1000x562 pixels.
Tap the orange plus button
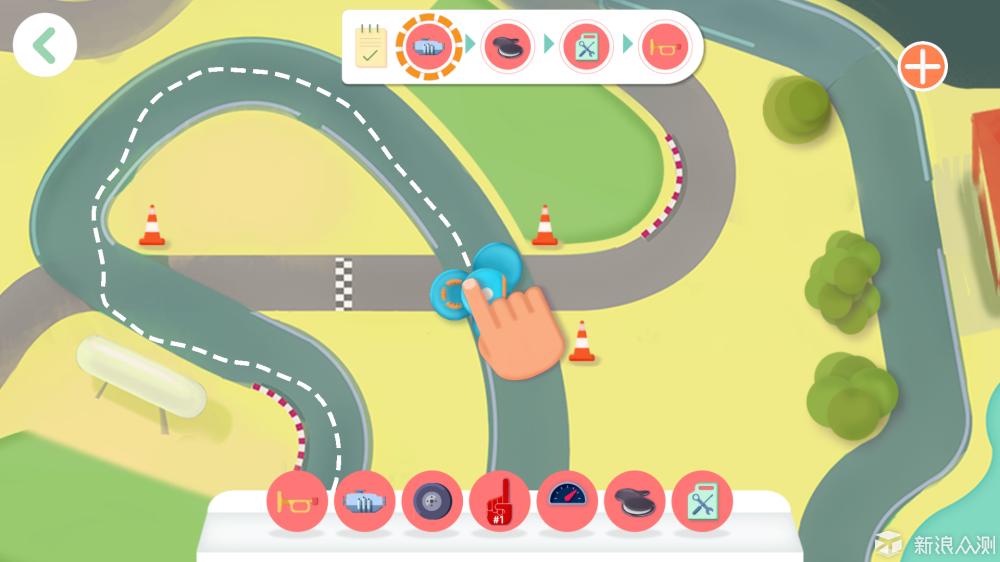(x=922, y=67)
